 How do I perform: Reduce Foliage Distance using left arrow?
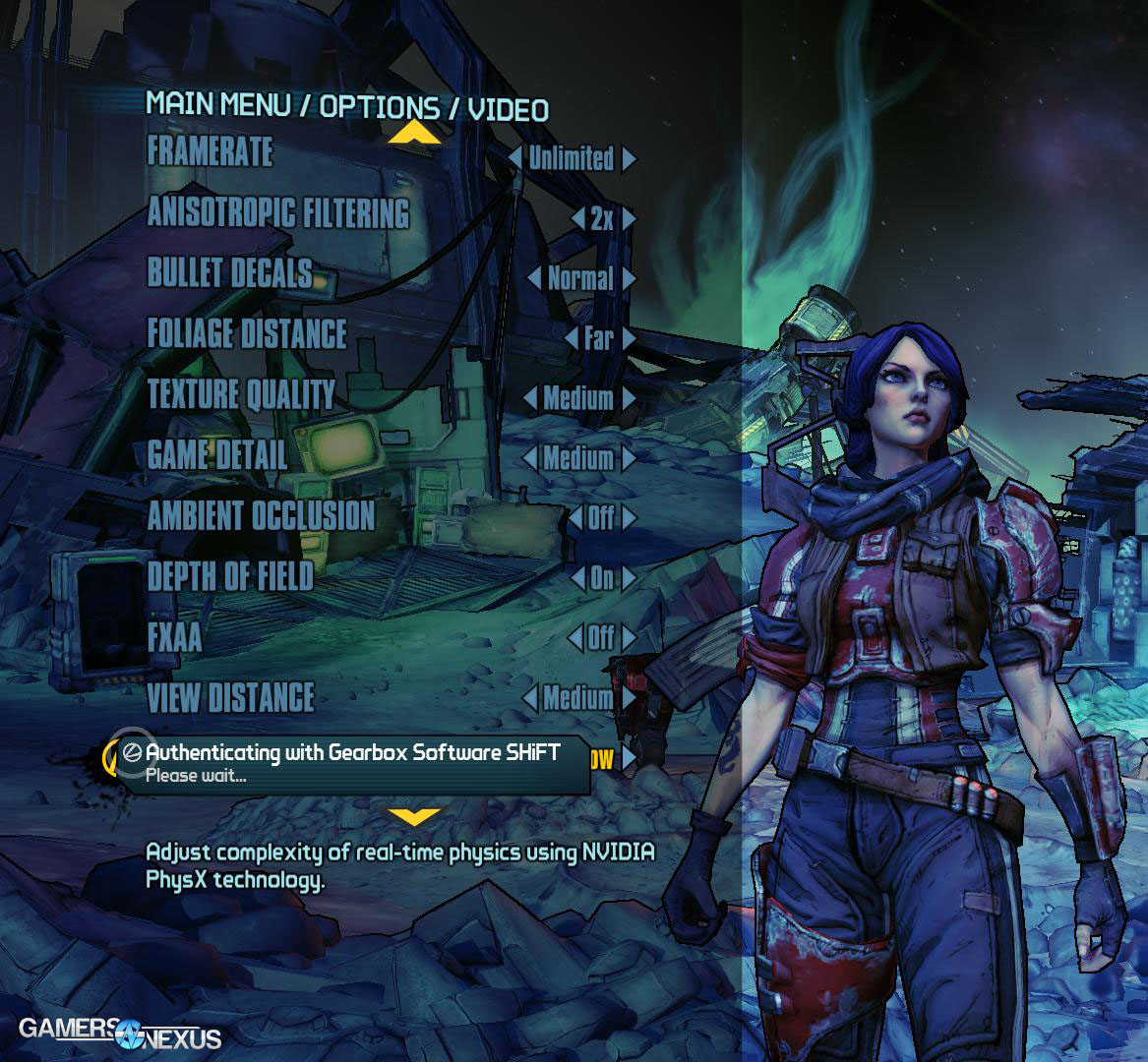pos(572,339)
